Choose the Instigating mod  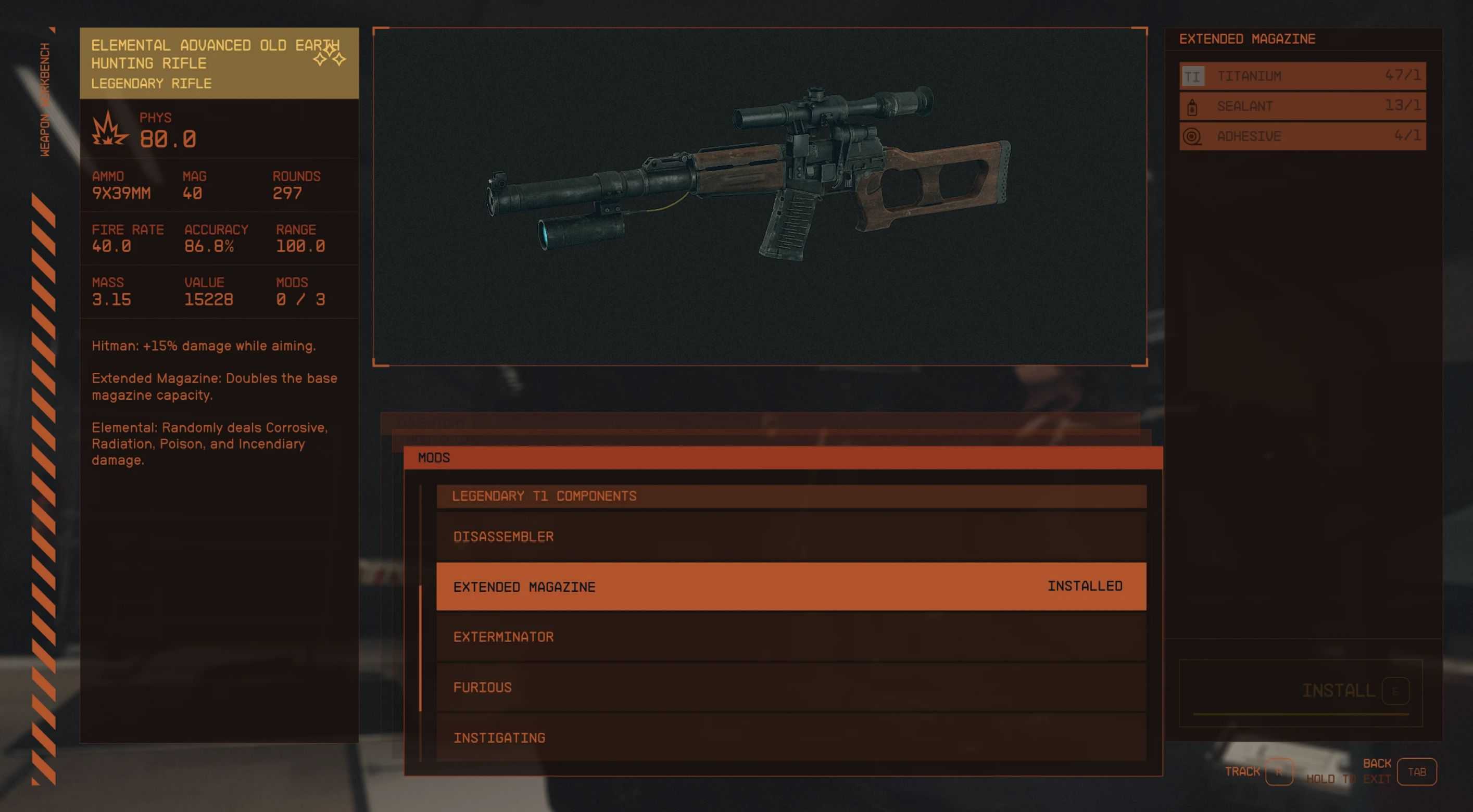pos(791,737)
